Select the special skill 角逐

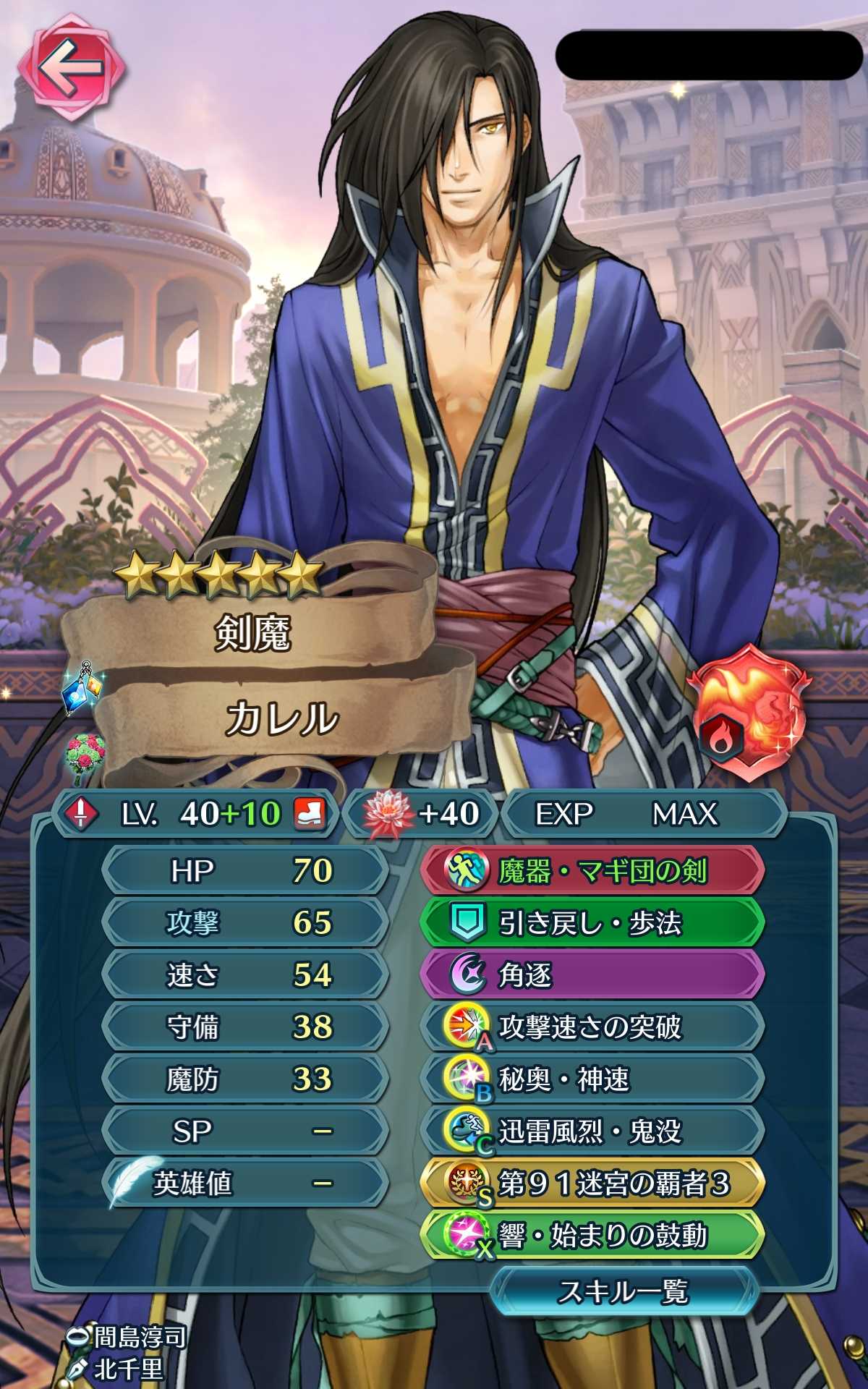(592, 975)
